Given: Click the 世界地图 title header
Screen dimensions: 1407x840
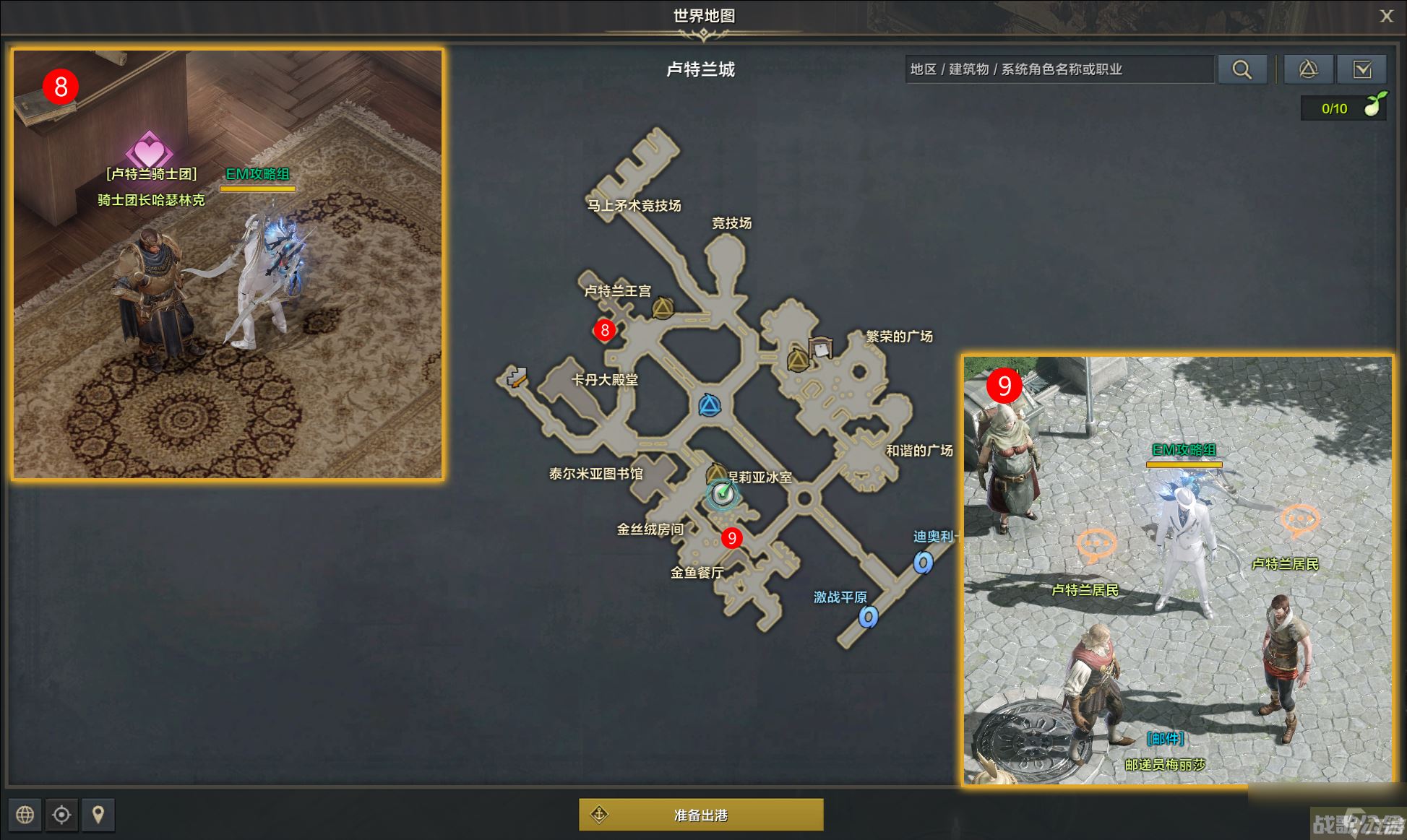Looking at the screenshot, I should coord(703,14).
